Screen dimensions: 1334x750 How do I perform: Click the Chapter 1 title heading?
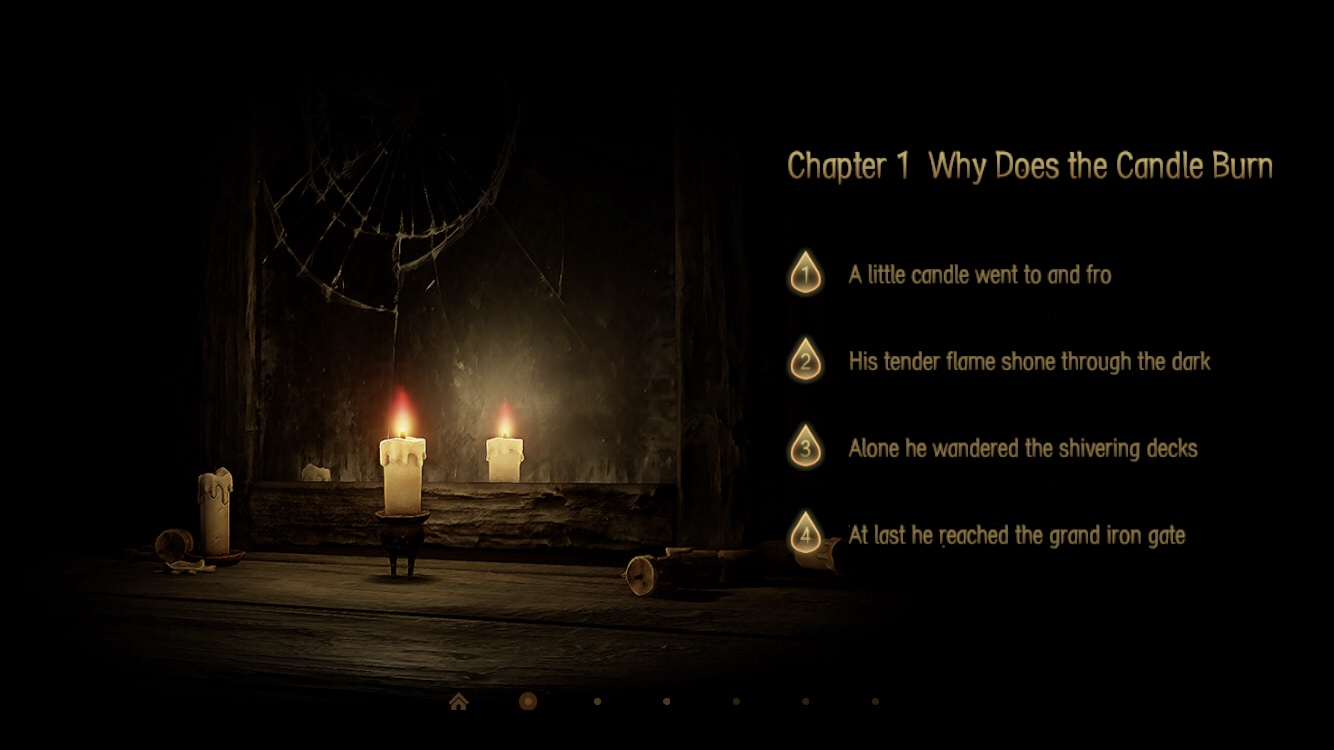tap(1030, 166)
